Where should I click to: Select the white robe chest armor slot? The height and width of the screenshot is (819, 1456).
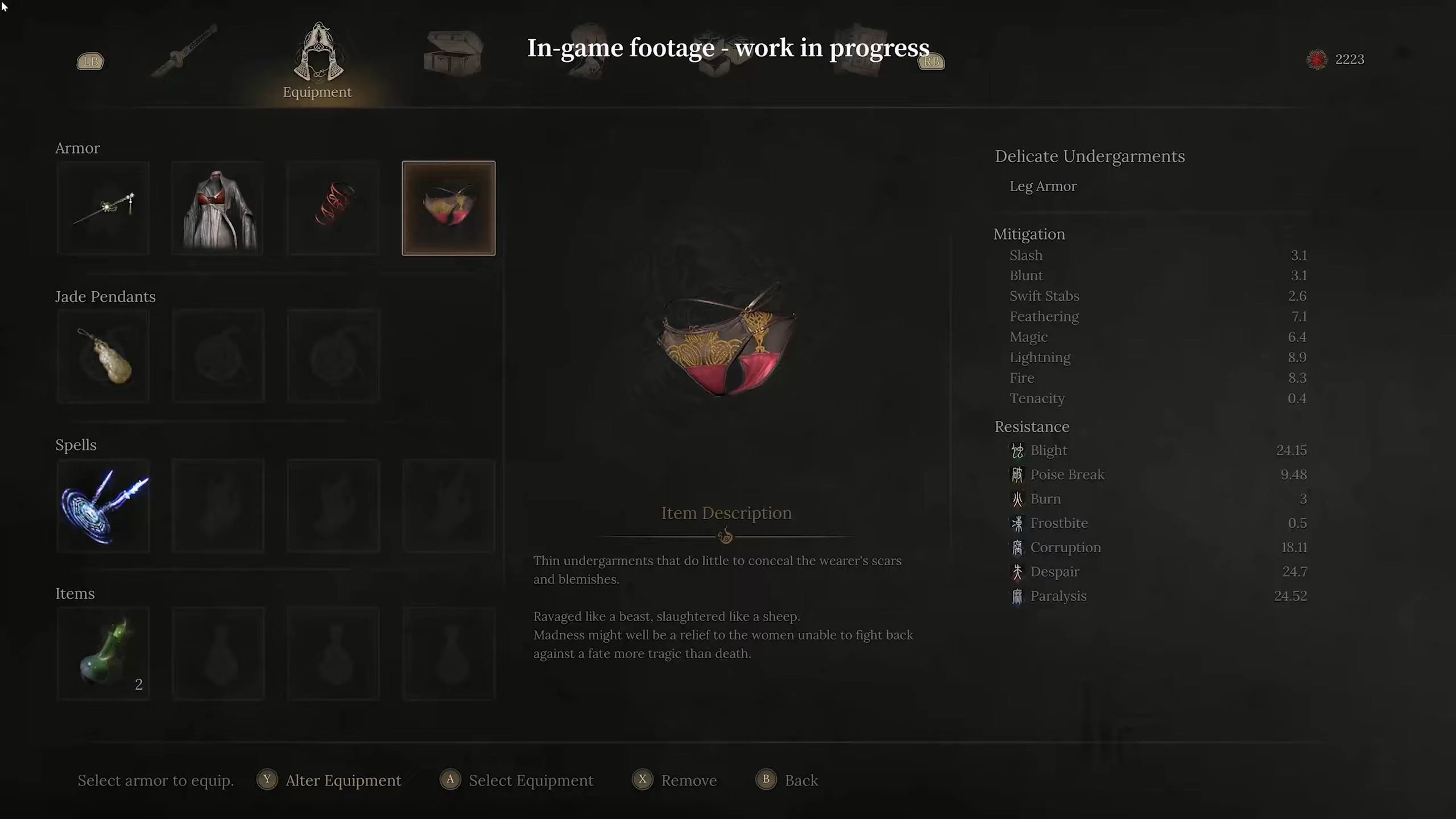(x=218, y=208)
